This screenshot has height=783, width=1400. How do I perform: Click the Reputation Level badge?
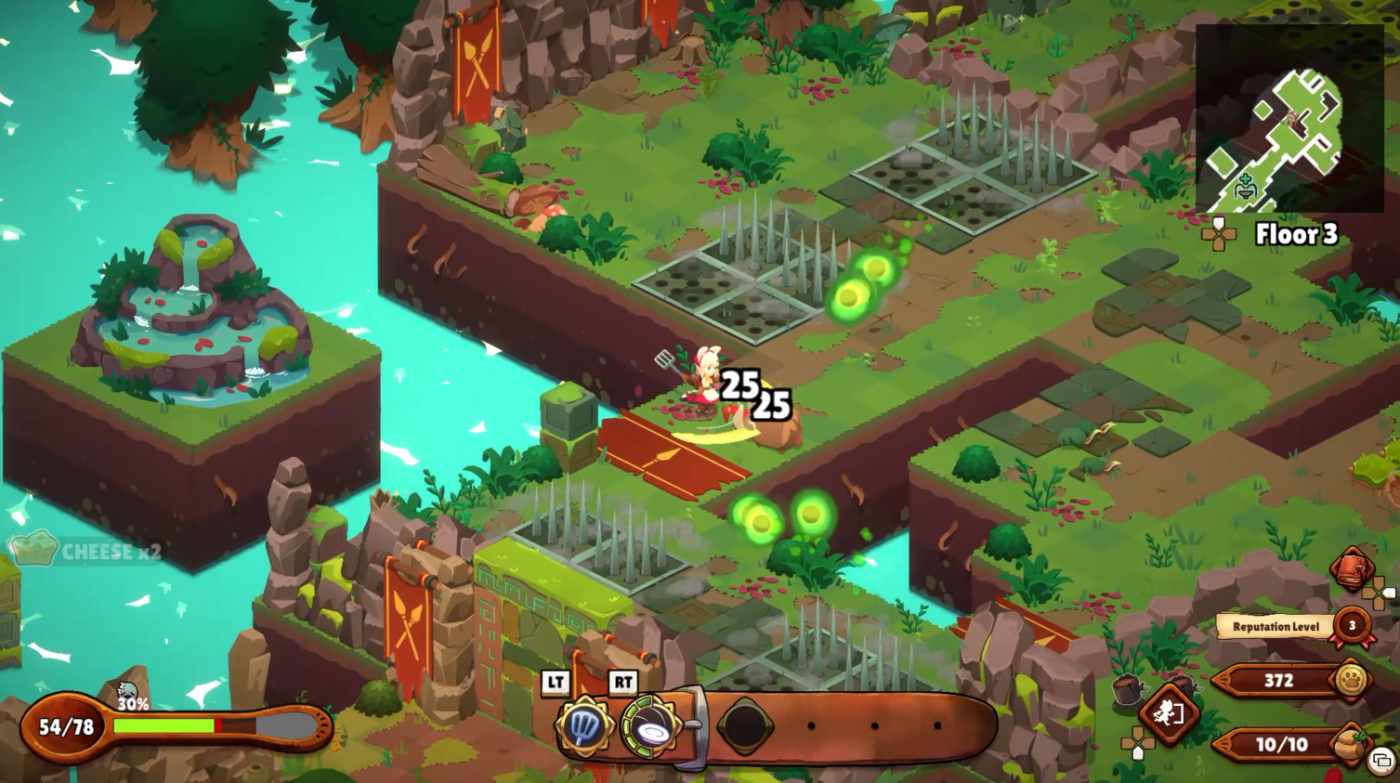coord(1353,626)
